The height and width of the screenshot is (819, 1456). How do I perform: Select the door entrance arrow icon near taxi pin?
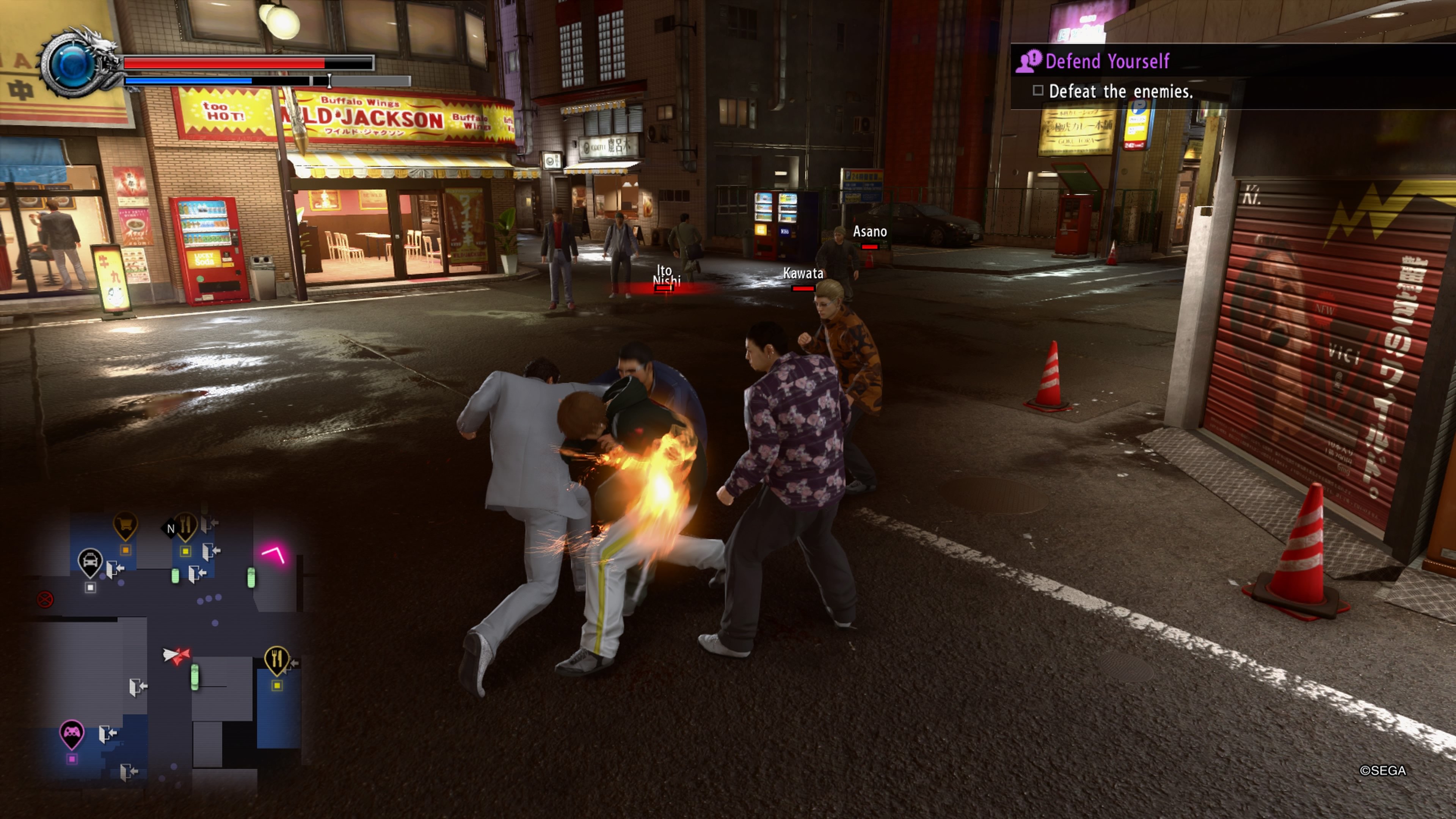[115, 569]
